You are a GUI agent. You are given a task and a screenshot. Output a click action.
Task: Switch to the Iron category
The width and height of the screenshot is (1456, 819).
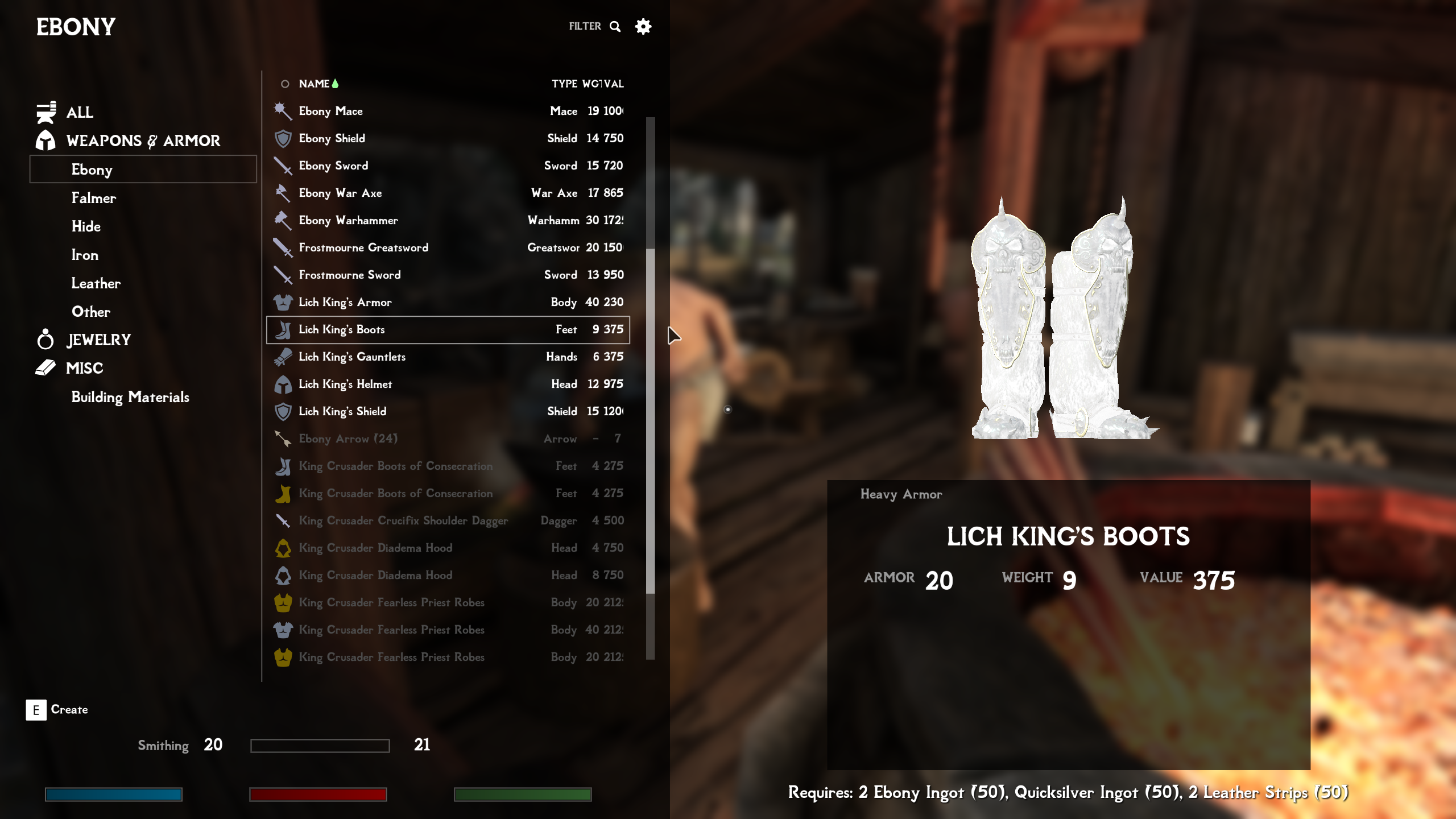[x=84, y=255]
